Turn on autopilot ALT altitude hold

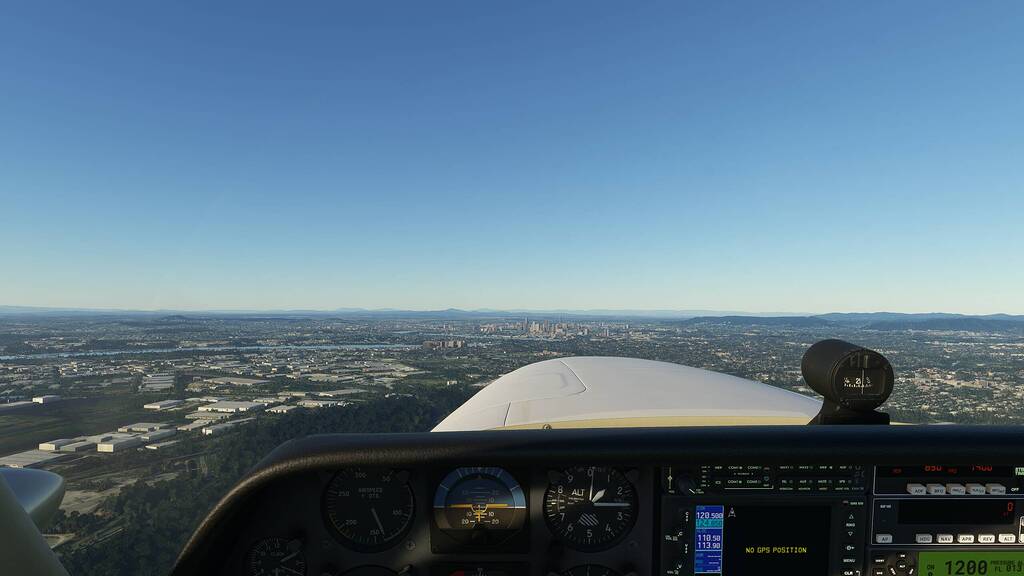pyautogui.click(x=1007, y=538)
